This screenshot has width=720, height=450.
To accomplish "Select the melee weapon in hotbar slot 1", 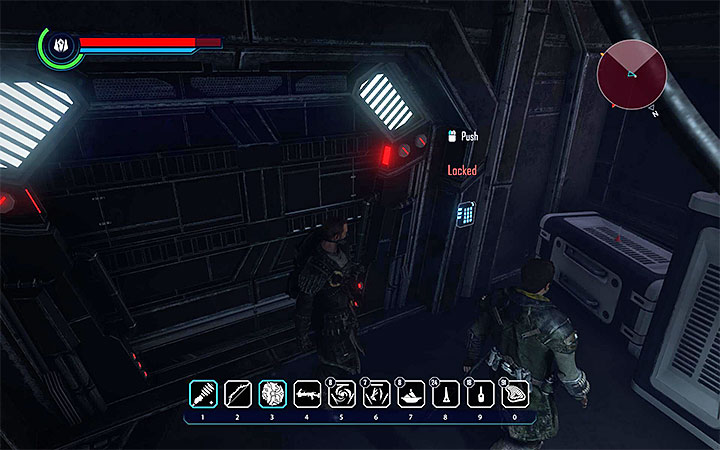I will (202, 393).
